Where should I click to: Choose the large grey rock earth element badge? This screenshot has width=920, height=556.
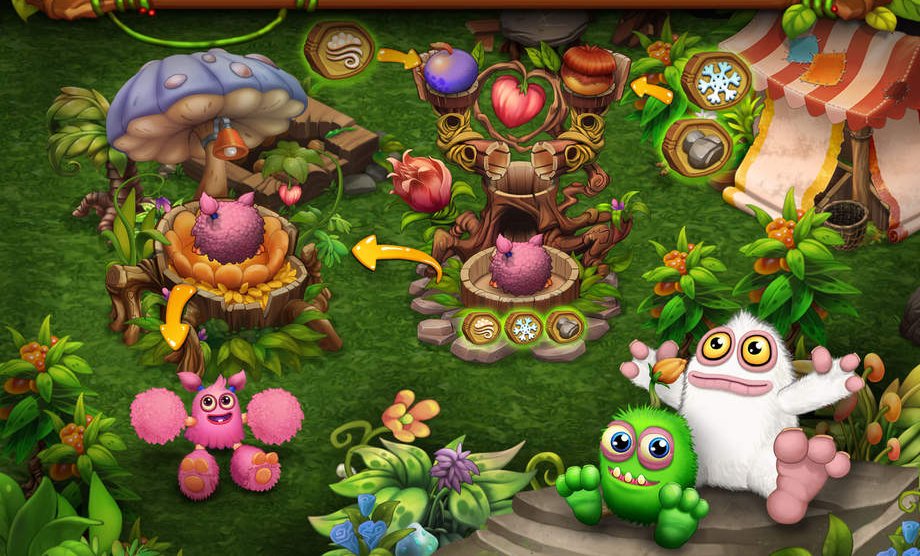pos(697,147)
